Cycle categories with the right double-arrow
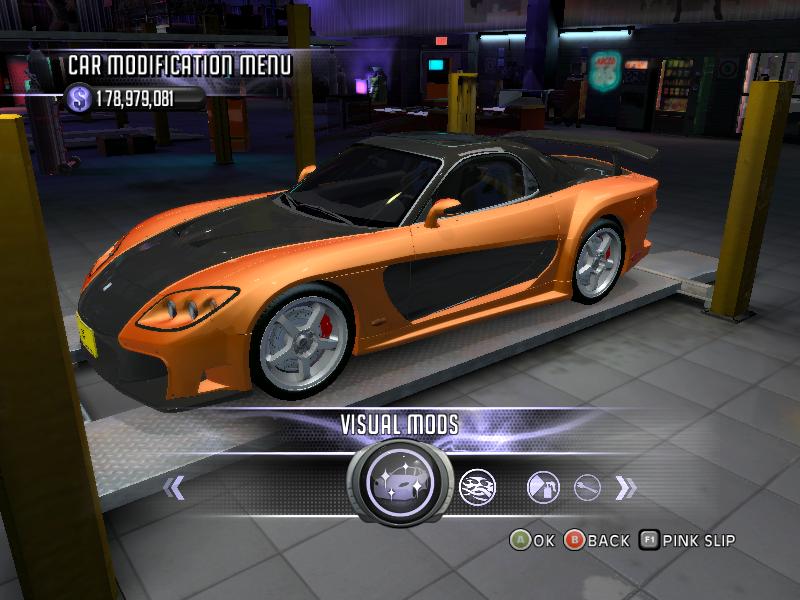This screenshot has width=800, height=600. pos(626,488)
